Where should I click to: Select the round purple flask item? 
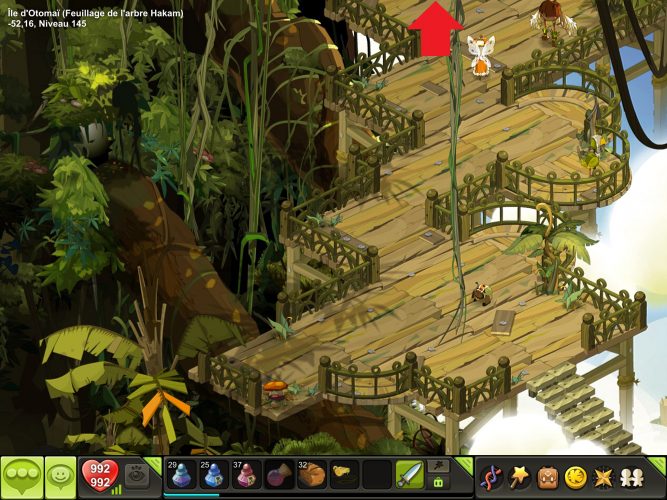click(x=277, y=475)
